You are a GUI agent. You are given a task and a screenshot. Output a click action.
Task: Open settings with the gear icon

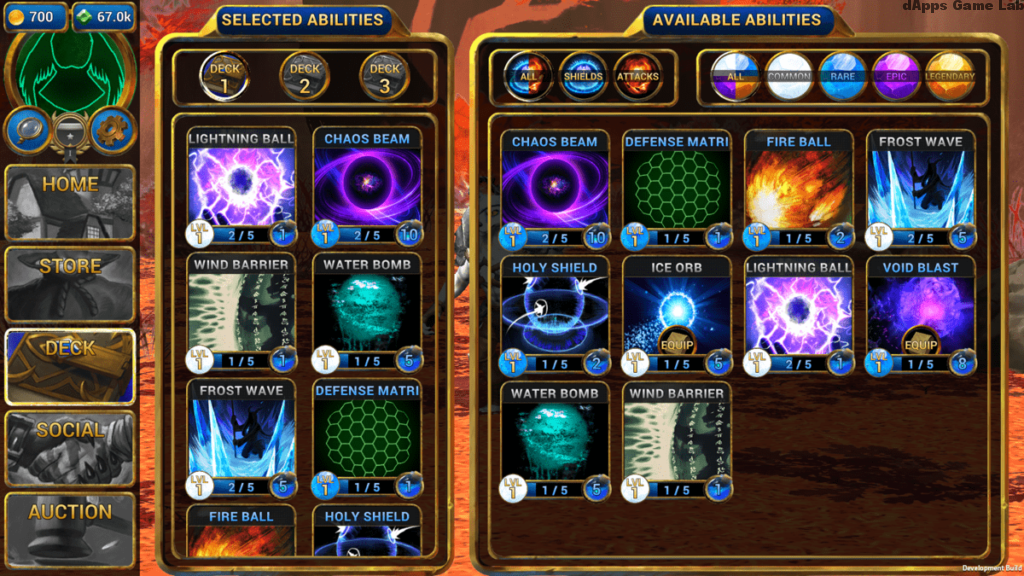point(113,130)
